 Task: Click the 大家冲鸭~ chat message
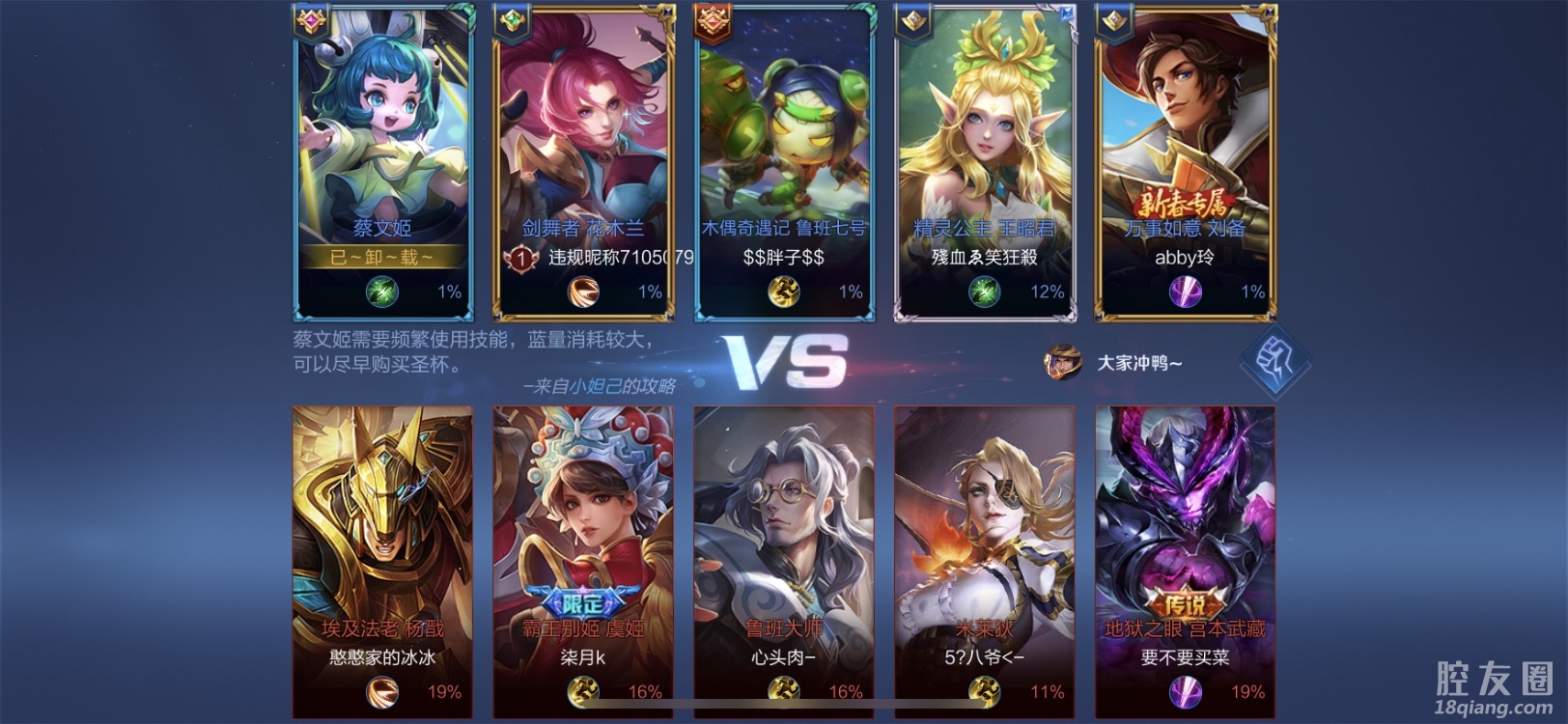pos(1139,363)
